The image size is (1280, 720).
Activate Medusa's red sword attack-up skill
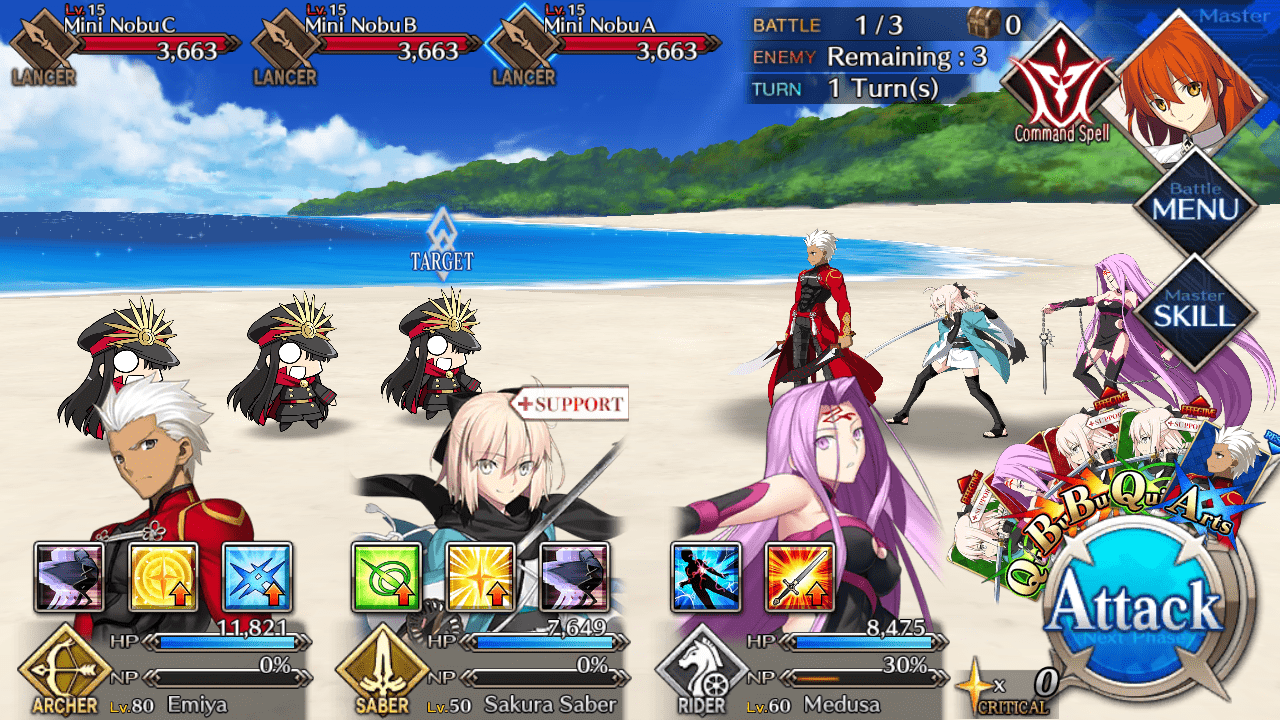click(799, 577)
